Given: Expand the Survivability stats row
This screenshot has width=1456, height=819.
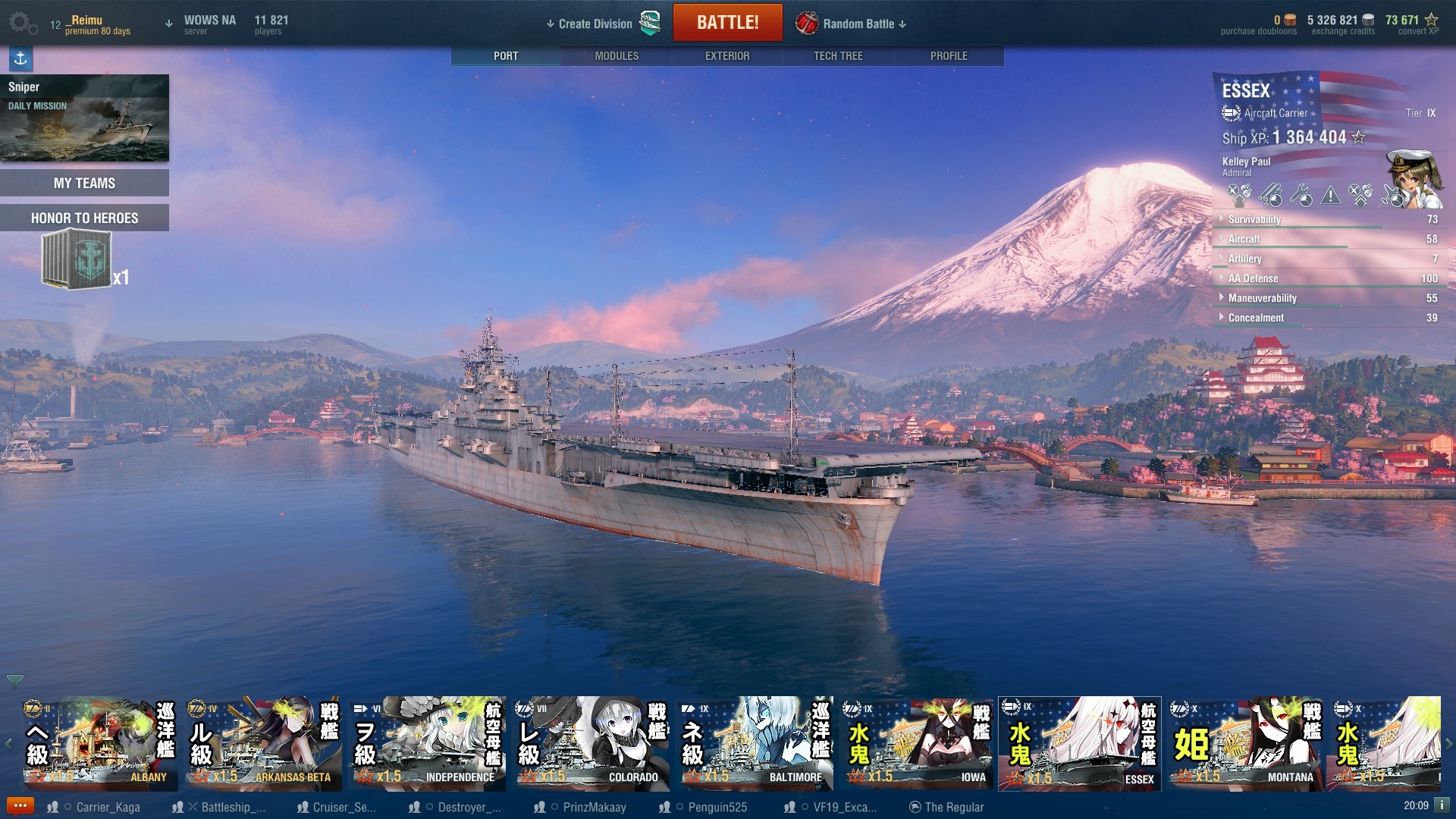Looking at the screenshot, I should coord(1254,219).
